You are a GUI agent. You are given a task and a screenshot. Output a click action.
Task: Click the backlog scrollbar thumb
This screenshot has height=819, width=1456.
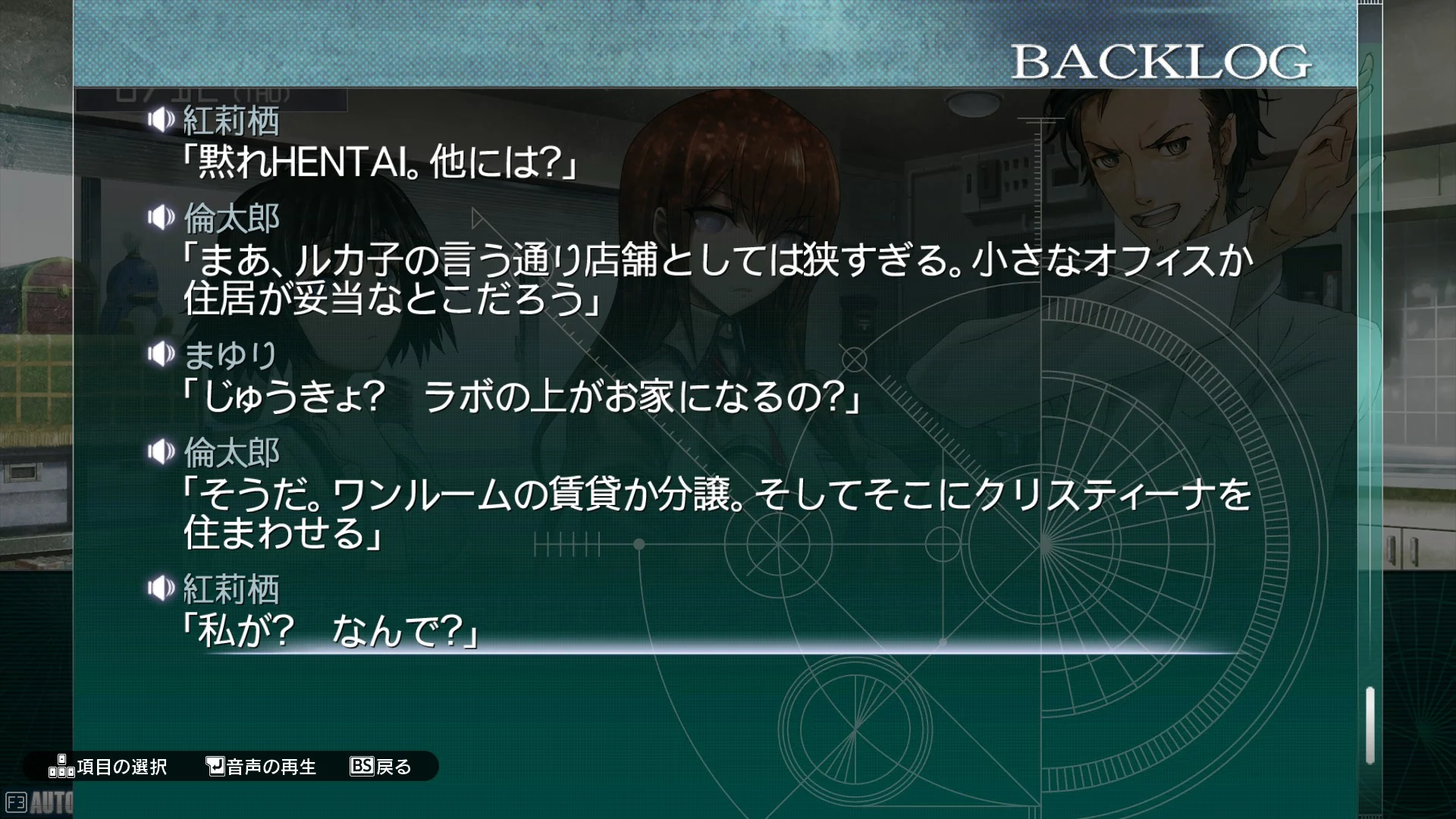click(x=1370, y=725)
